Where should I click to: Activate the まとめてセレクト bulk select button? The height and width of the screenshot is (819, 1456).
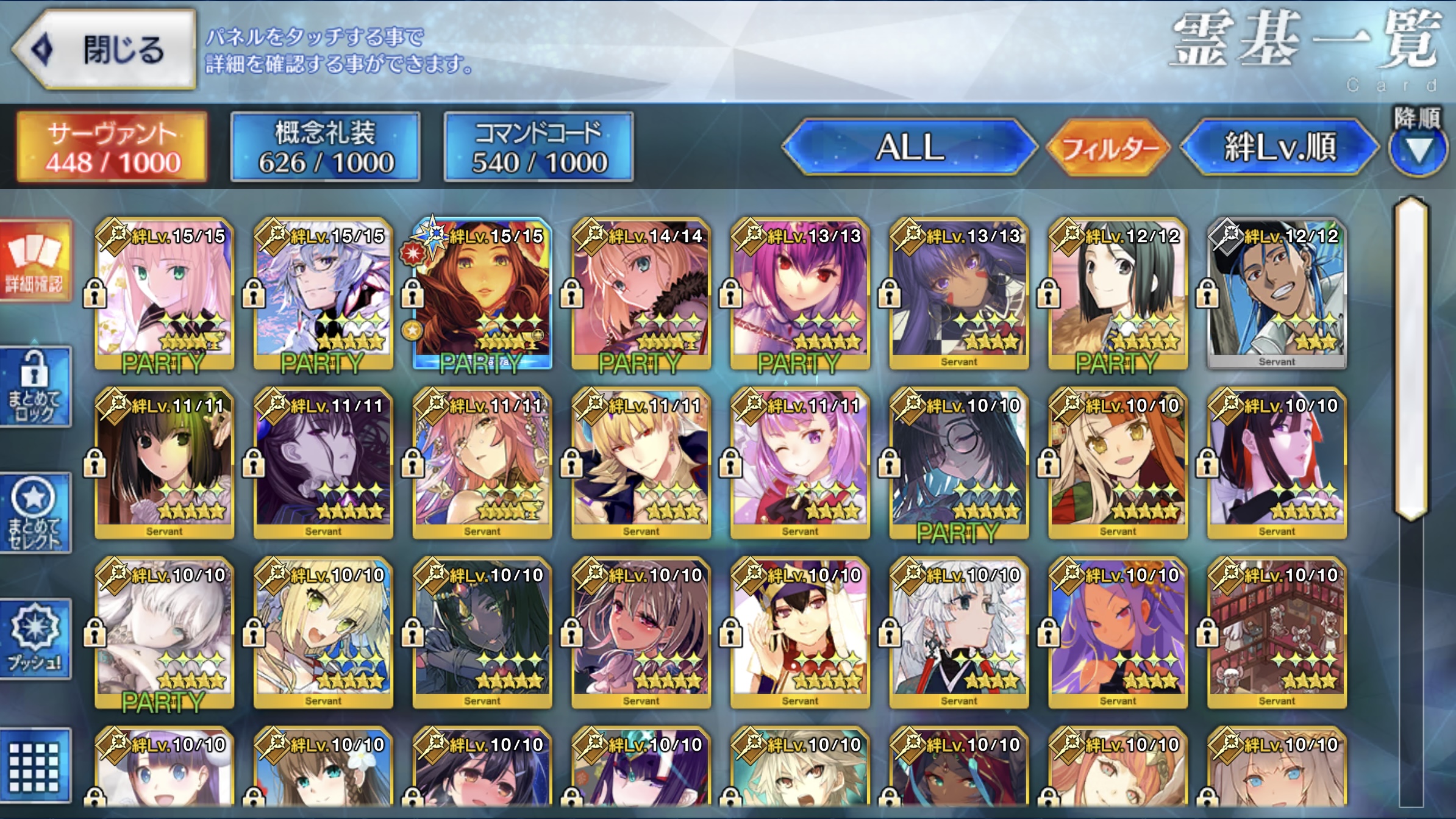35,513
